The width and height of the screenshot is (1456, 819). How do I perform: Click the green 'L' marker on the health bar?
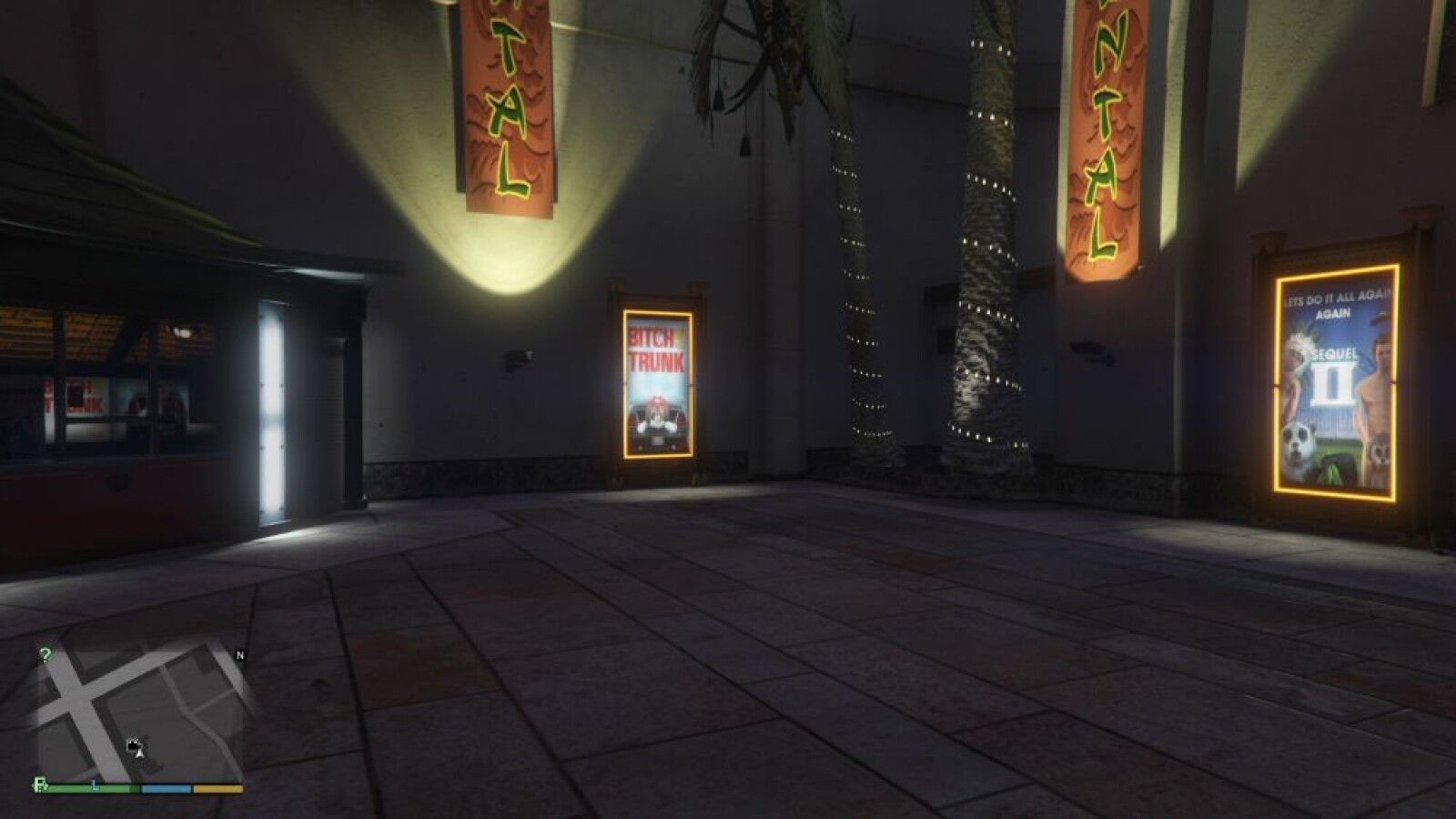[x=95, y=785]
